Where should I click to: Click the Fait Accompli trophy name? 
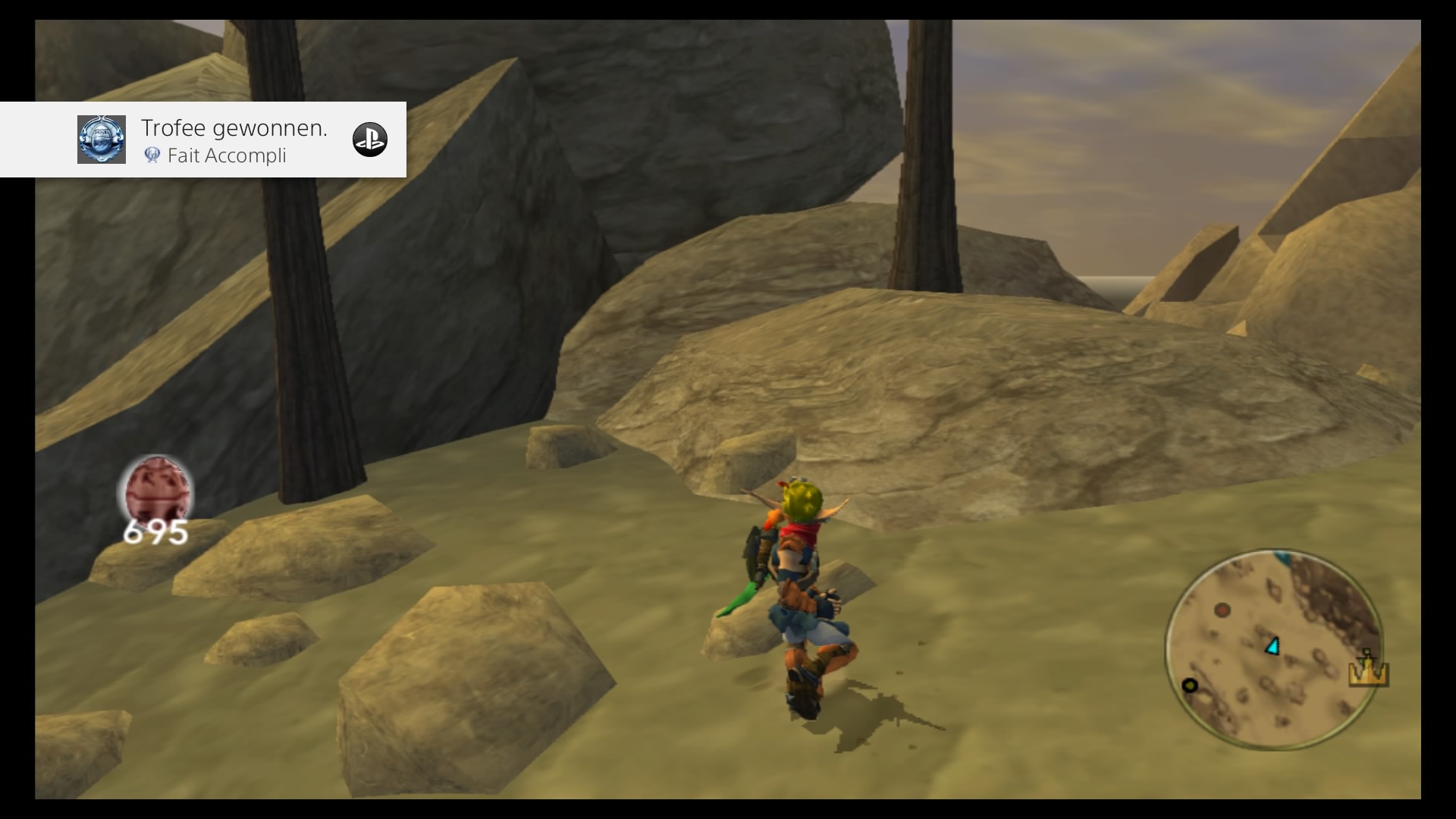click(228, 156)
